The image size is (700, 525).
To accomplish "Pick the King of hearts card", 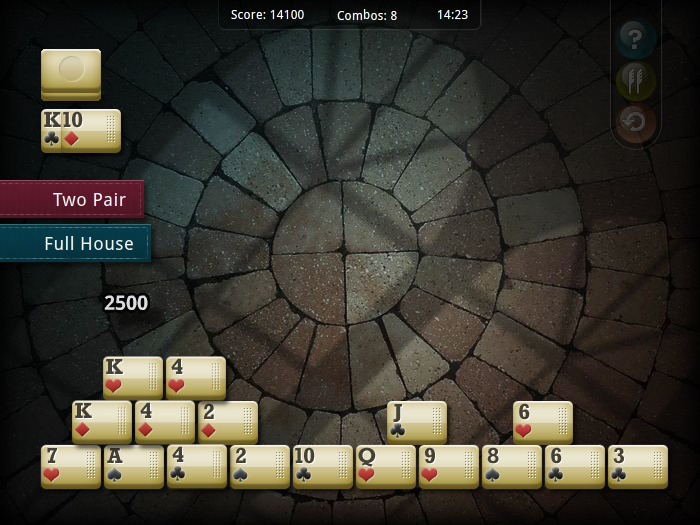I will (132, 377).
